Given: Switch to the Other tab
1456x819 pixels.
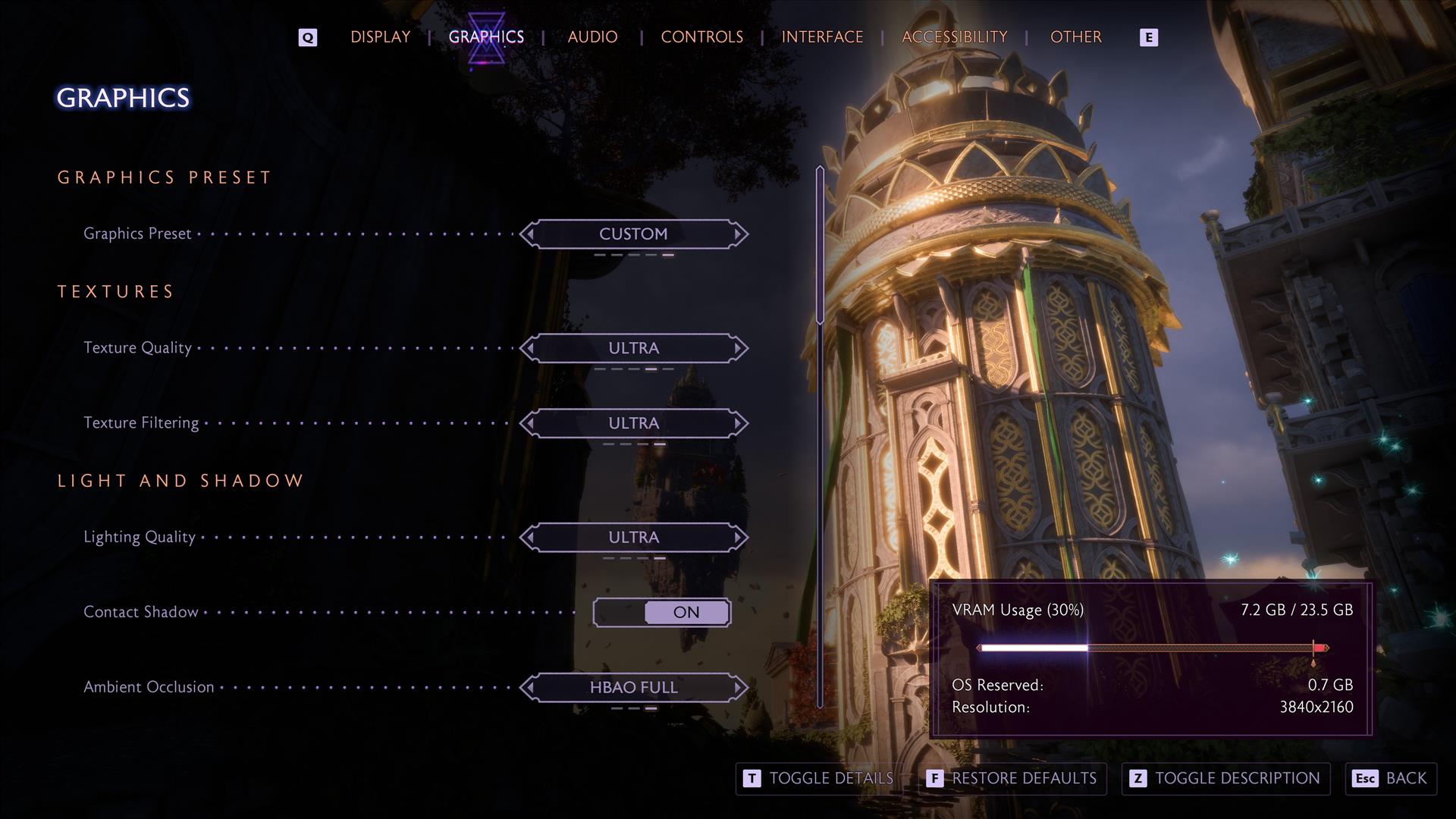Looking at the screenshot, I should pos(1075,37).
